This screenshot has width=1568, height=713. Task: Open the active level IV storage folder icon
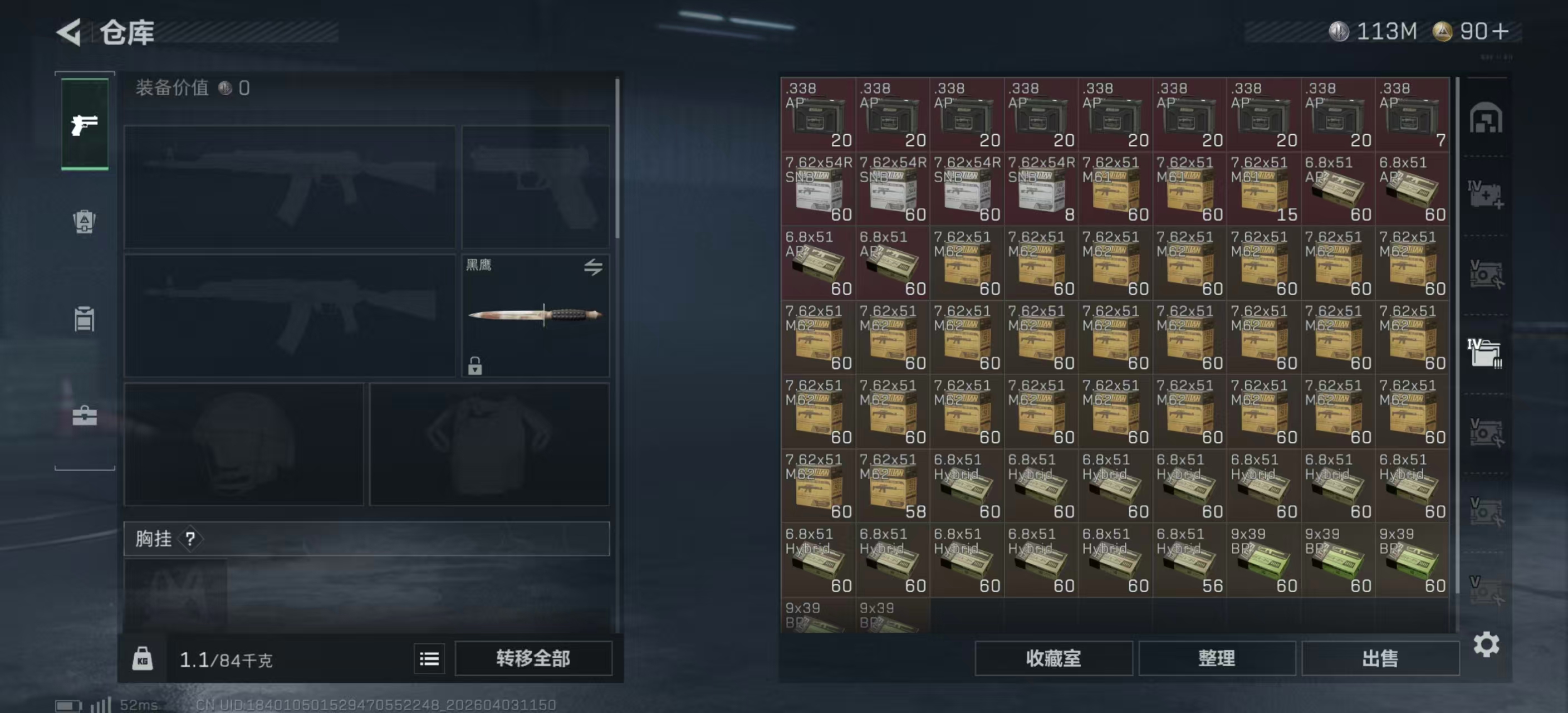click(x=1485, y=352)
